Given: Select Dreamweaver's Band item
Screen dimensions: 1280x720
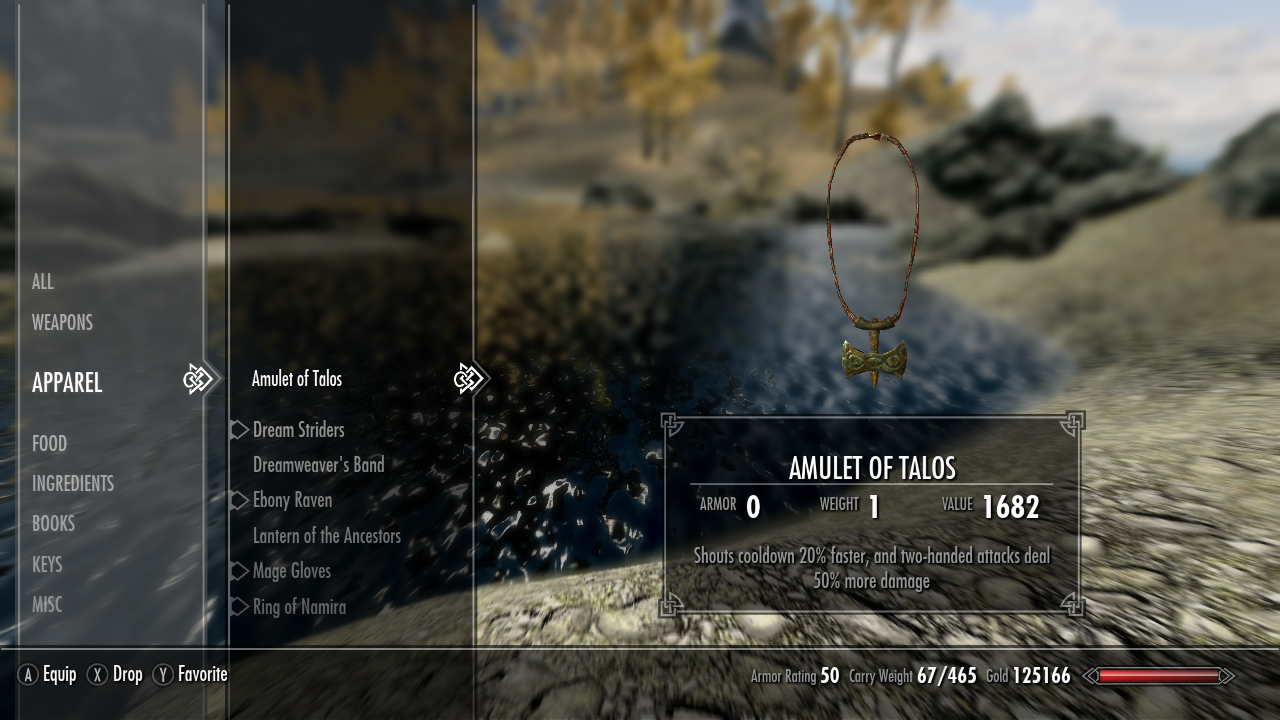Looking at the screenshot, I should point(318,465).
